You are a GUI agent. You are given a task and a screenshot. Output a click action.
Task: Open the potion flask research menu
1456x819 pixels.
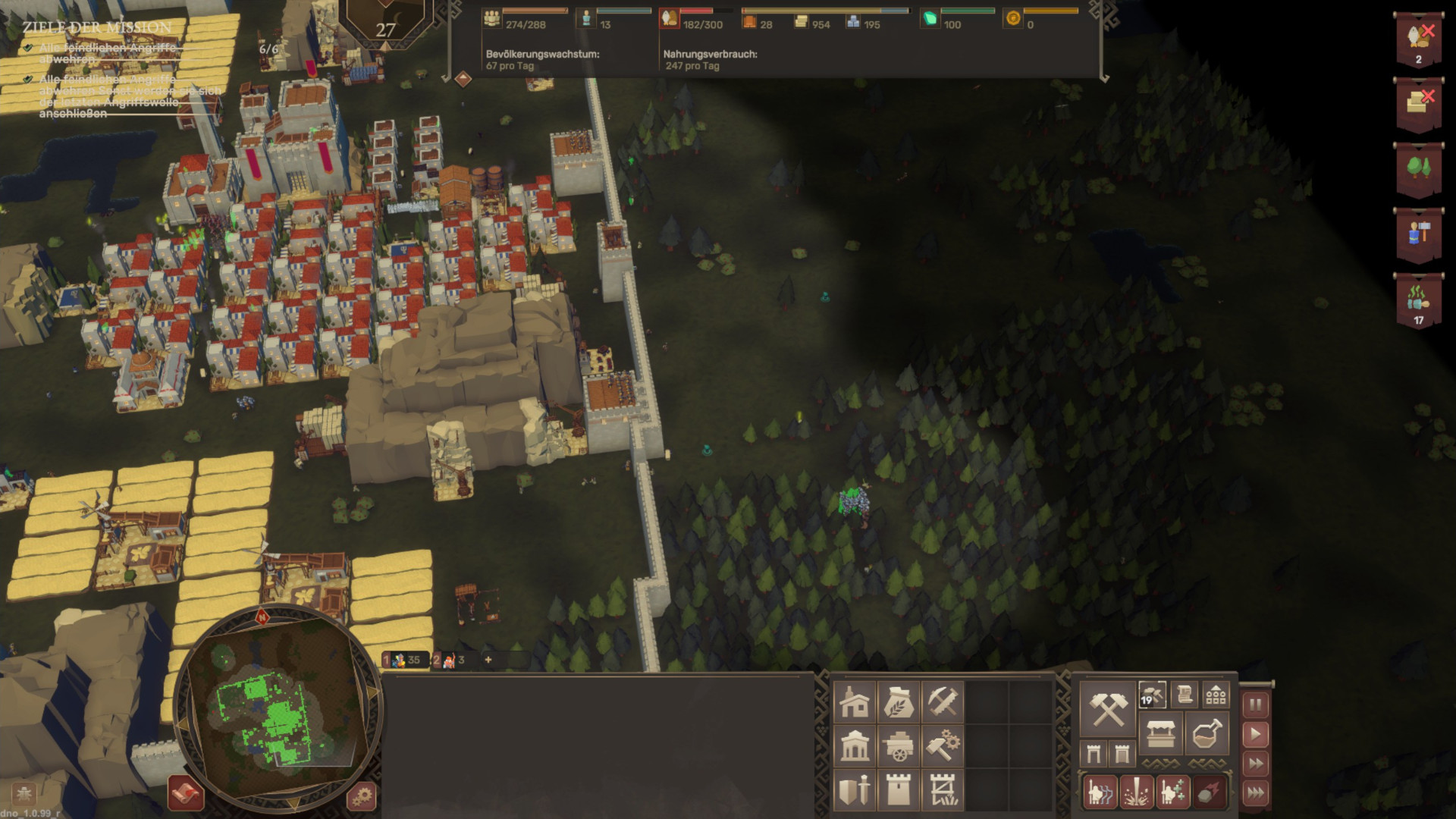[x=1207, y=734]
